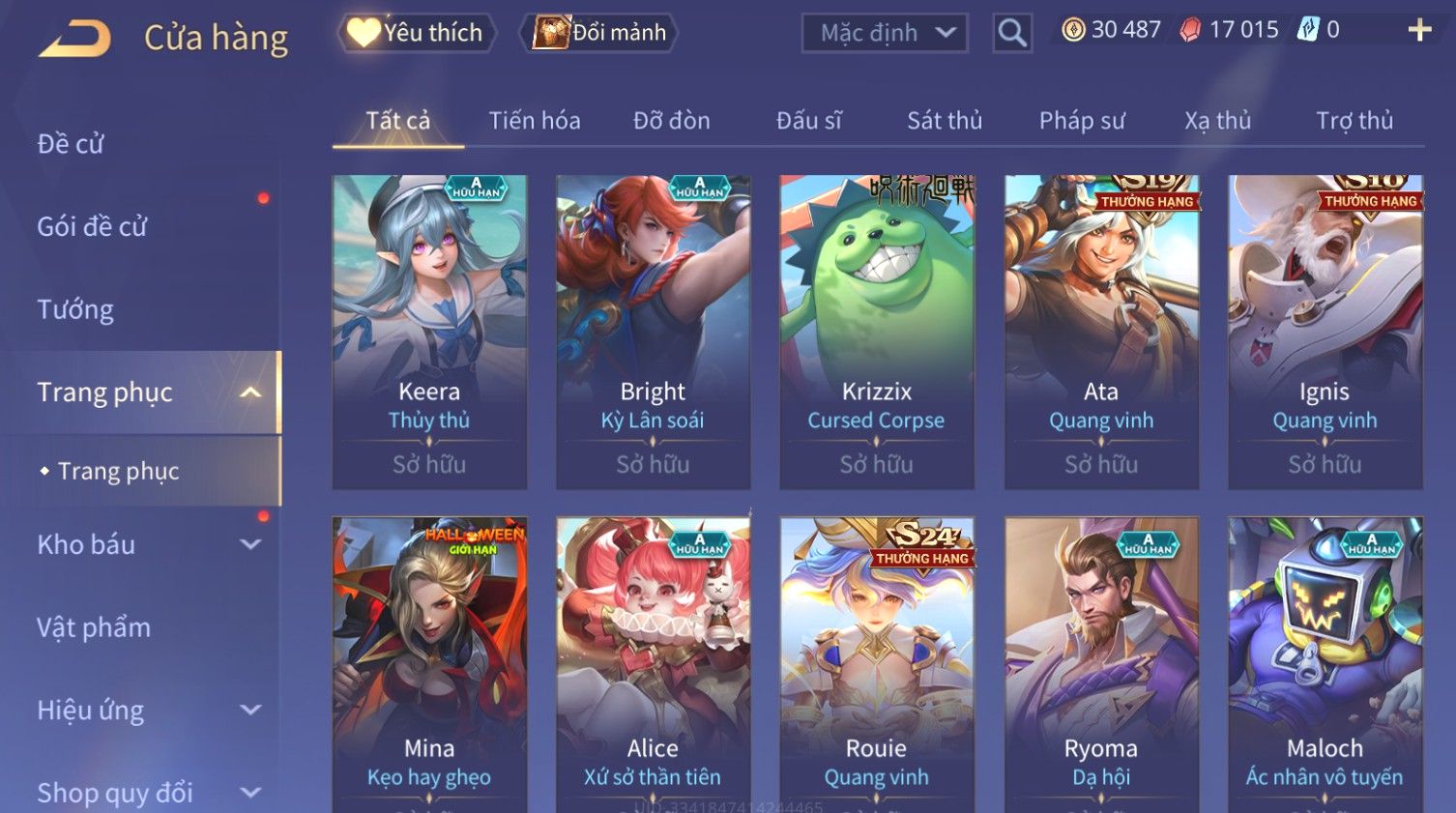Open the Tướng heroes section

[x=75, y=309]
